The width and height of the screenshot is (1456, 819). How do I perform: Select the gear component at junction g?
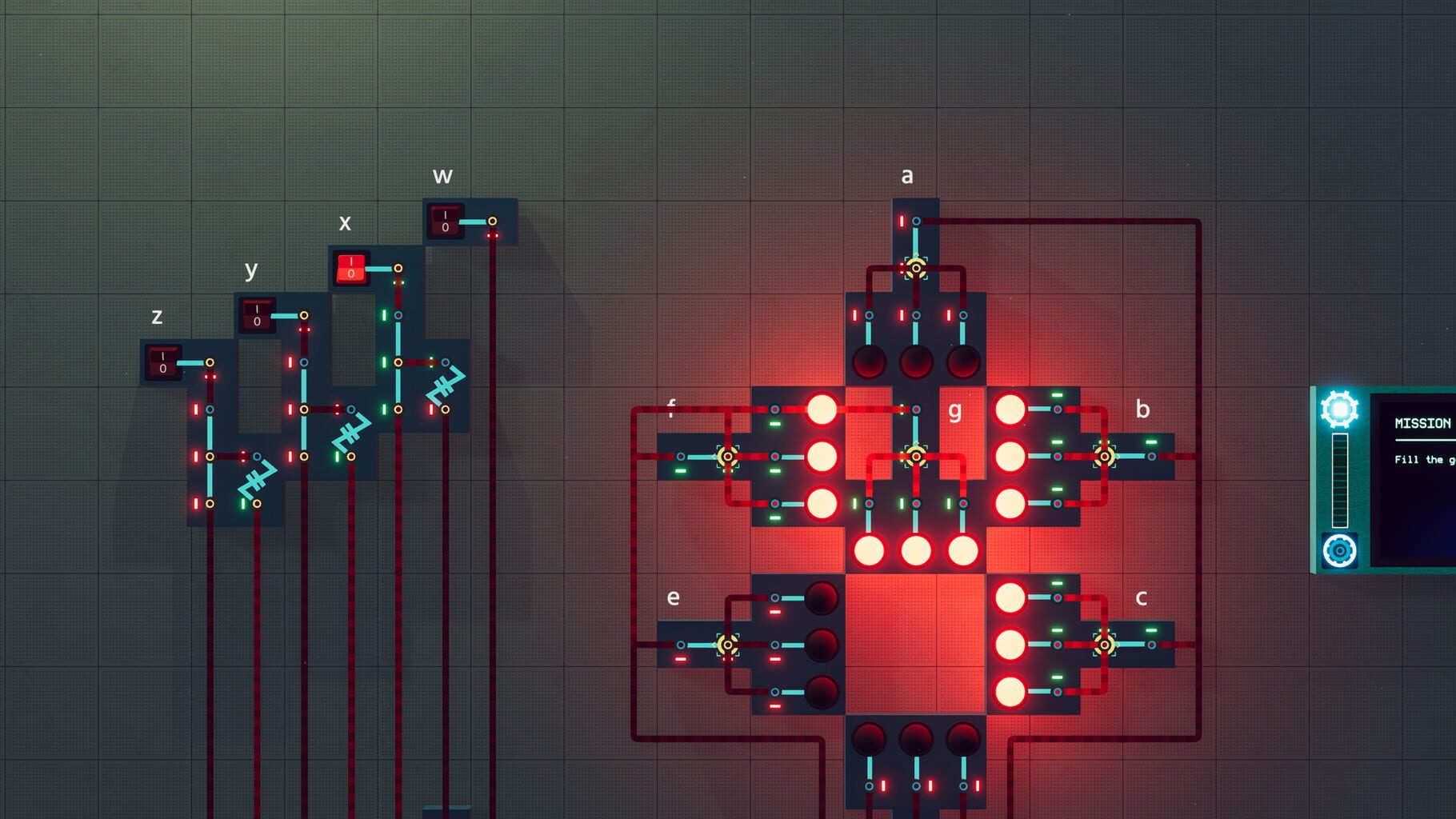(x=914, y=457)
